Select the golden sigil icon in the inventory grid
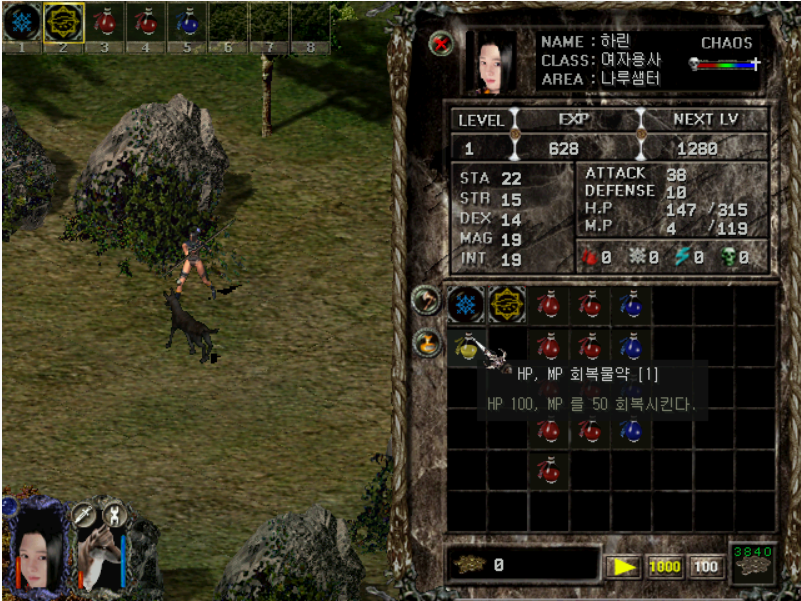This screenshot has width=801, height=601. coord(507,304)
